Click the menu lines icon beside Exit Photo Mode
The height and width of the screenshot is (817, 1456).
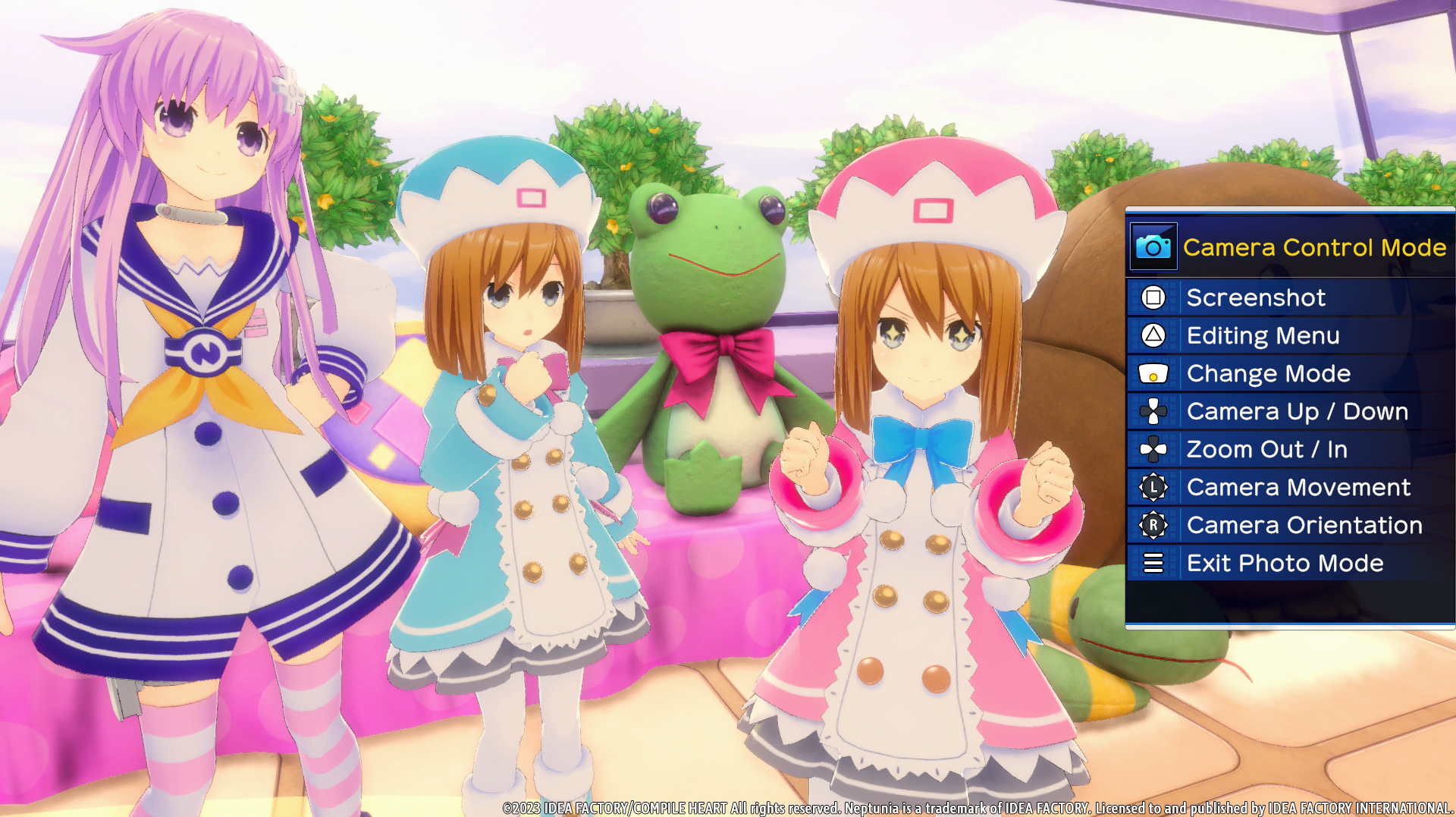pyautogui.click(x=1152, y=563)
